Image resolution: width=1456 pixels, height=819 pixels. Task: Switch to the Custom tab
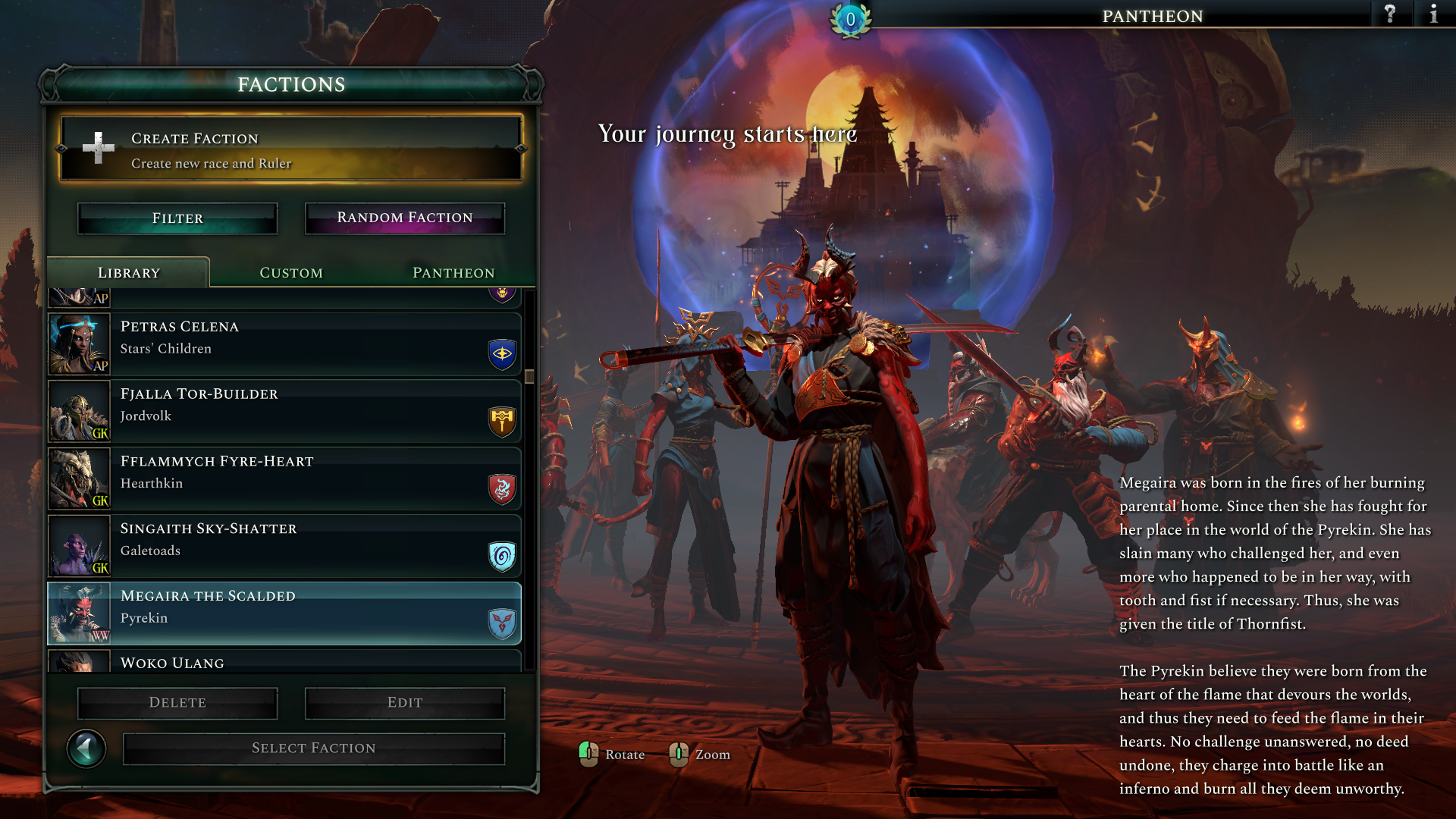click(291, 273)
